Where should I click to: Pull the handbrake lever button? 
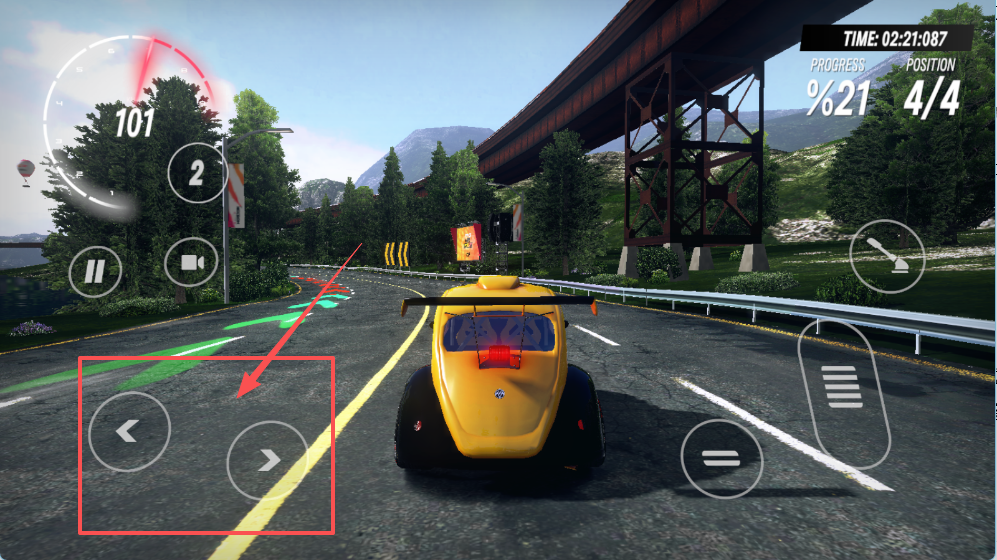pyautogui.click(x=887, y=255)
